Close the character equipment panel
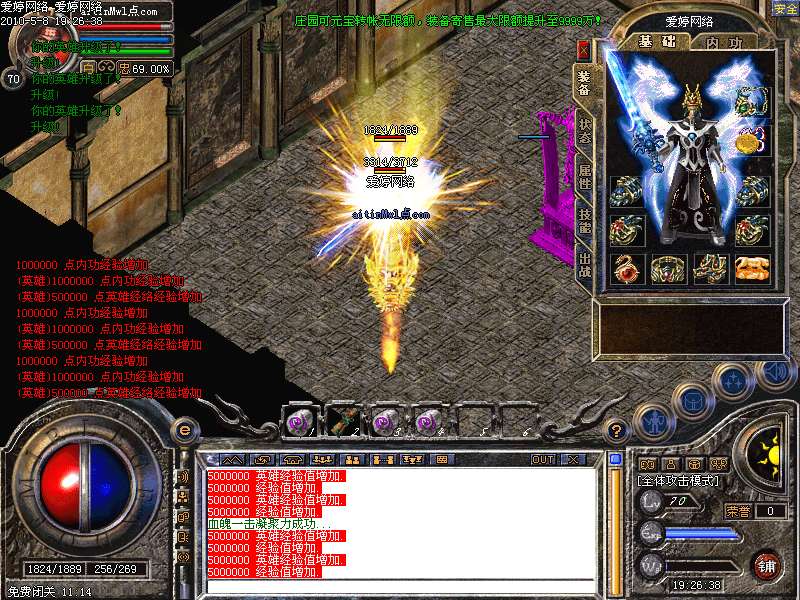 [584, 49]
